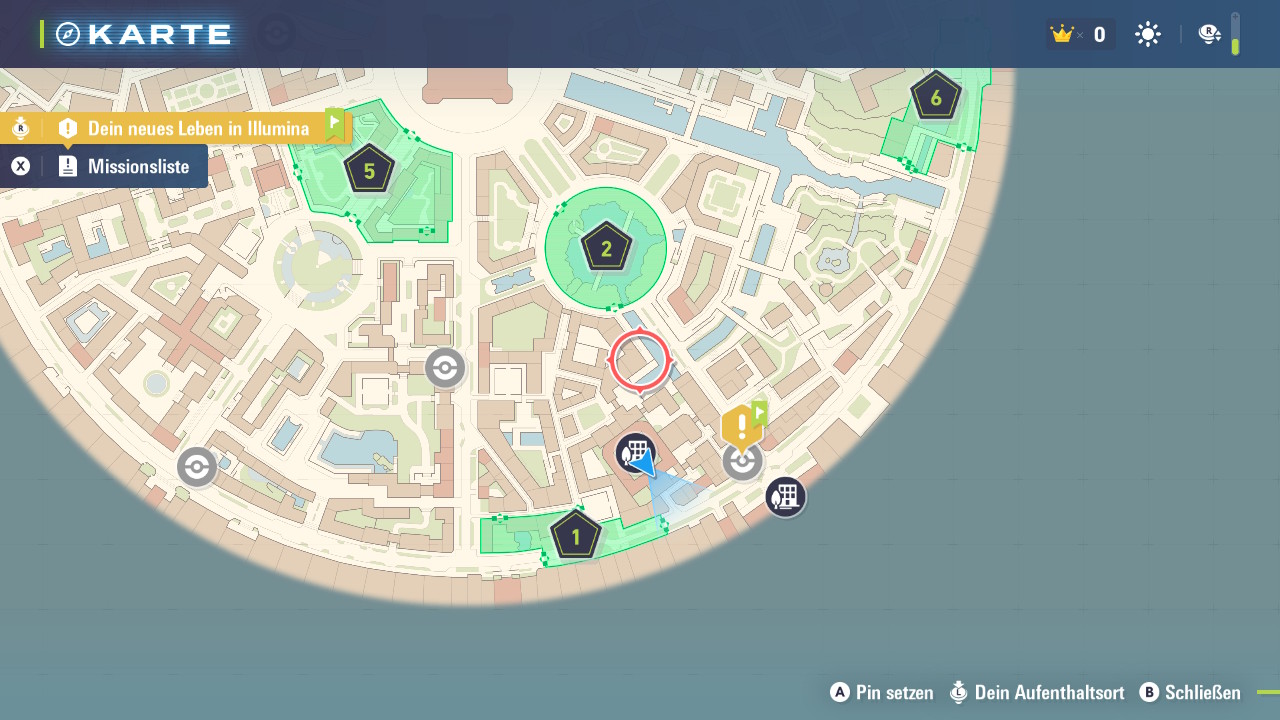
Task: Click the yellow exclamation mission marker on the map
Action: point(740,428)
